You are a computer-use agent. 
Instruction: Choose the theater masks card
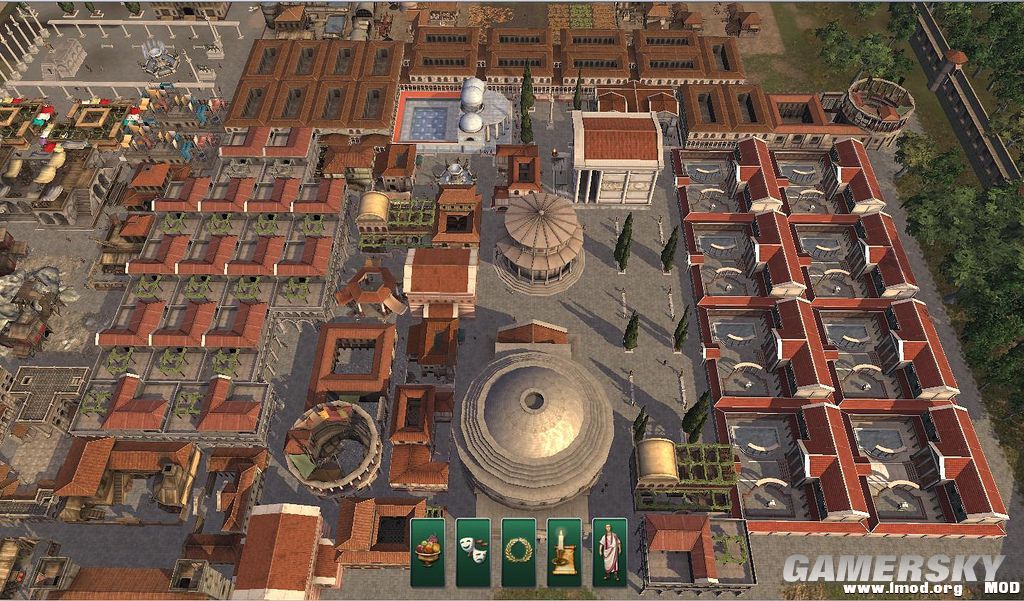point(473,552)
